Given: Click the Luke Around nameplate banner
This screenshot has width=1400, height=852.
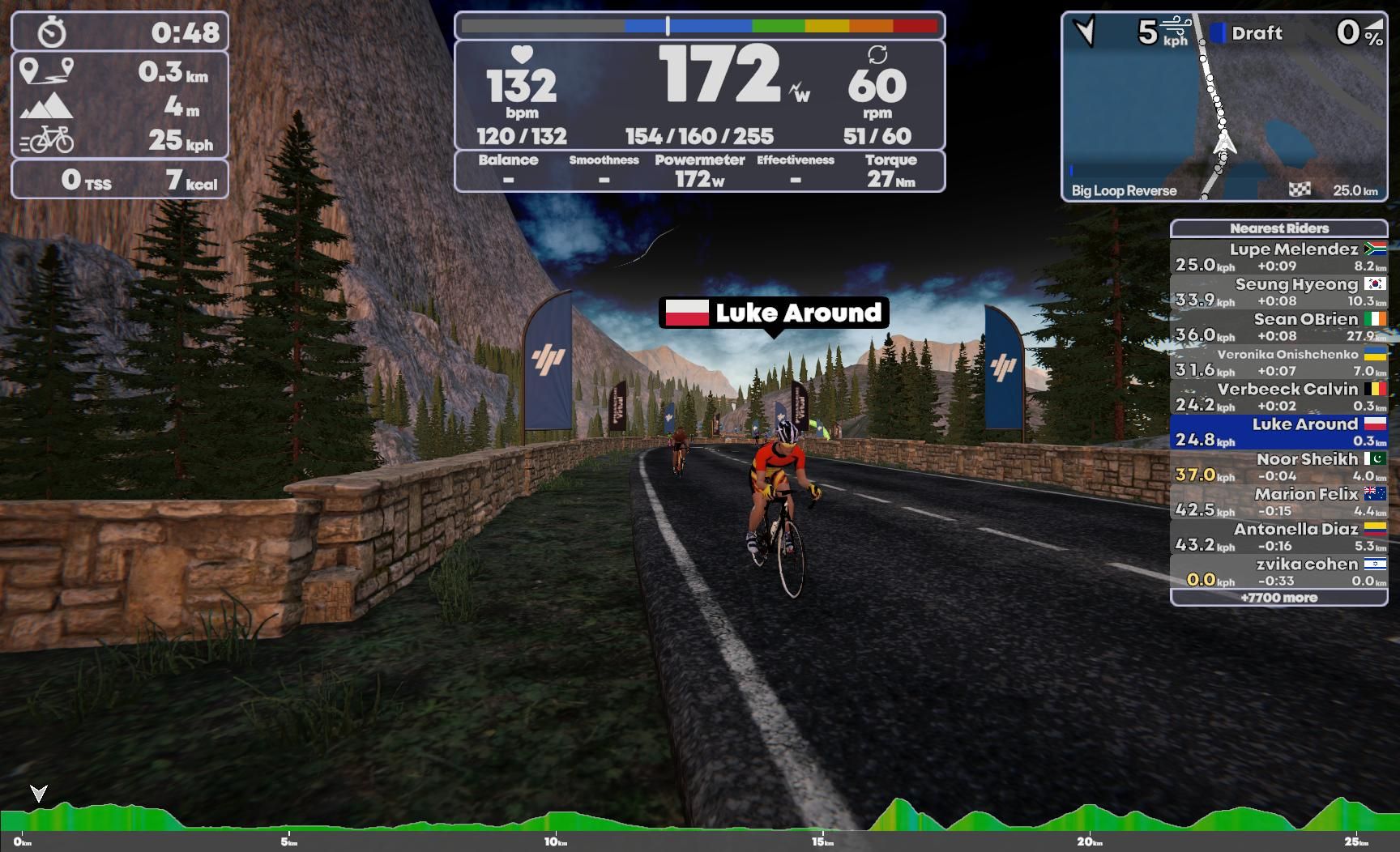Looking at the screenshot, I should pos(774,313).
